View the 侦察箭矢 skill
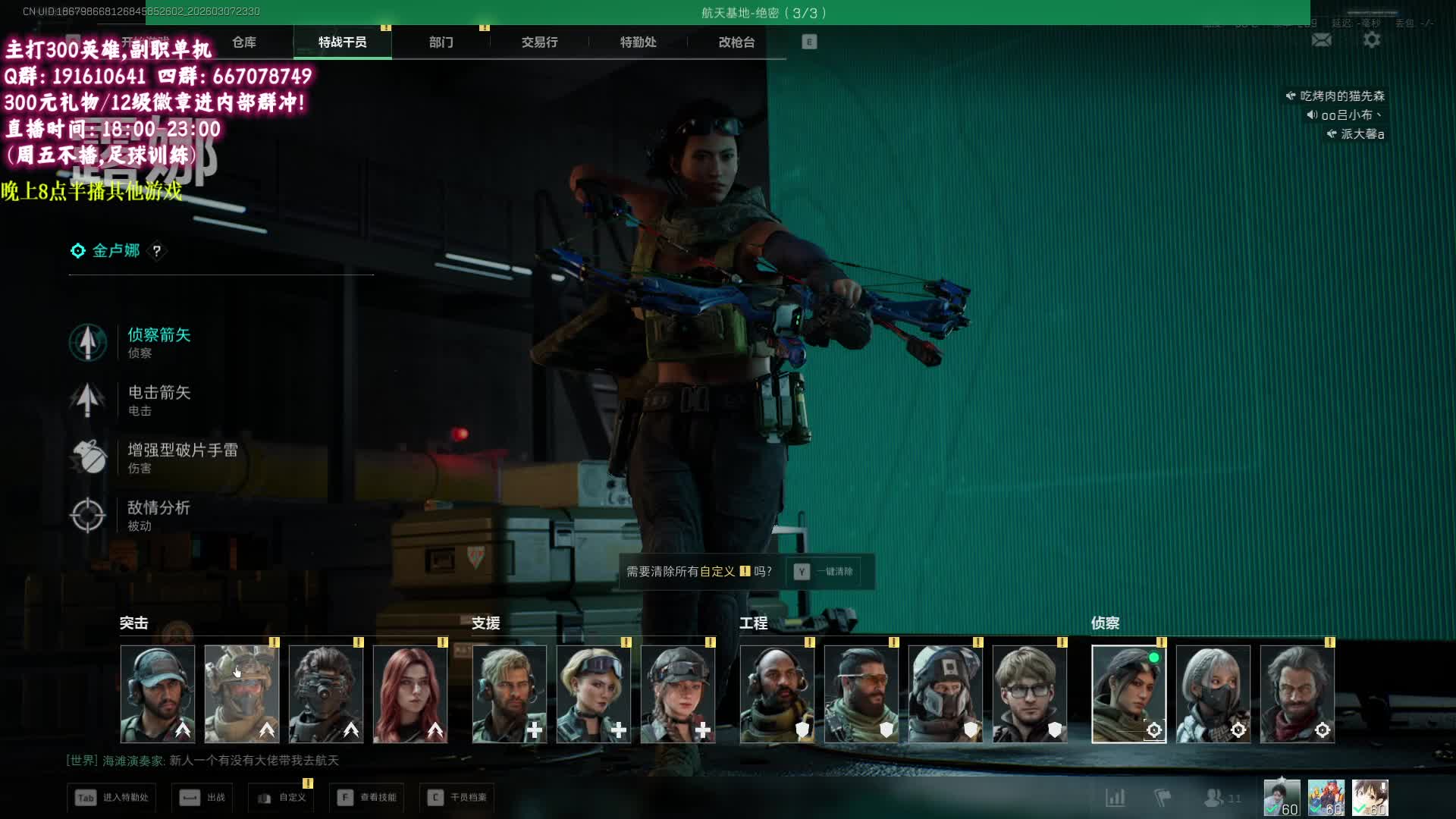 158,342
